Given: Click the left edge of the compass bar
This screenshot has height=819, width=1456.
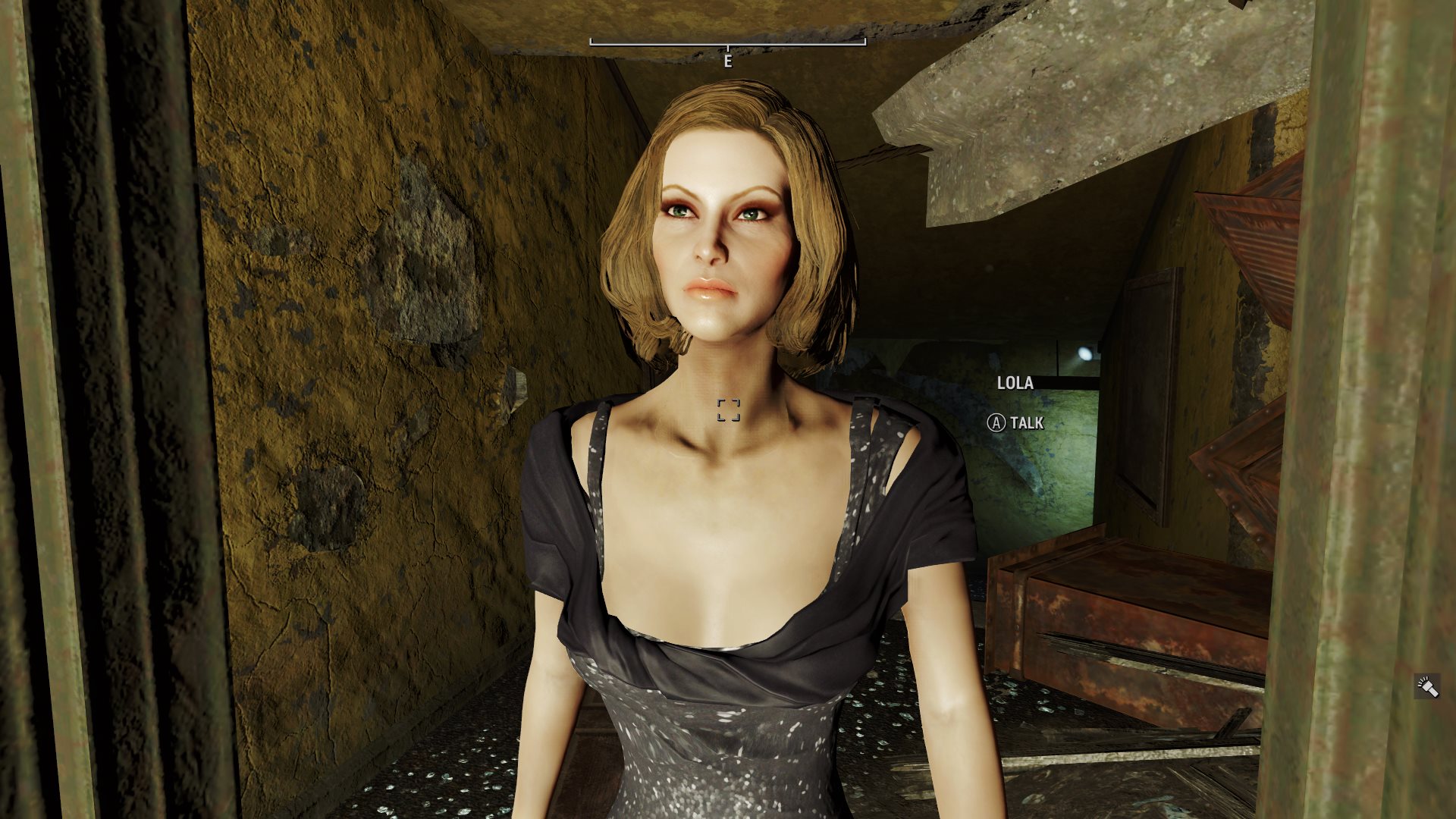Looking at the screenshot, I should (590, 43).
